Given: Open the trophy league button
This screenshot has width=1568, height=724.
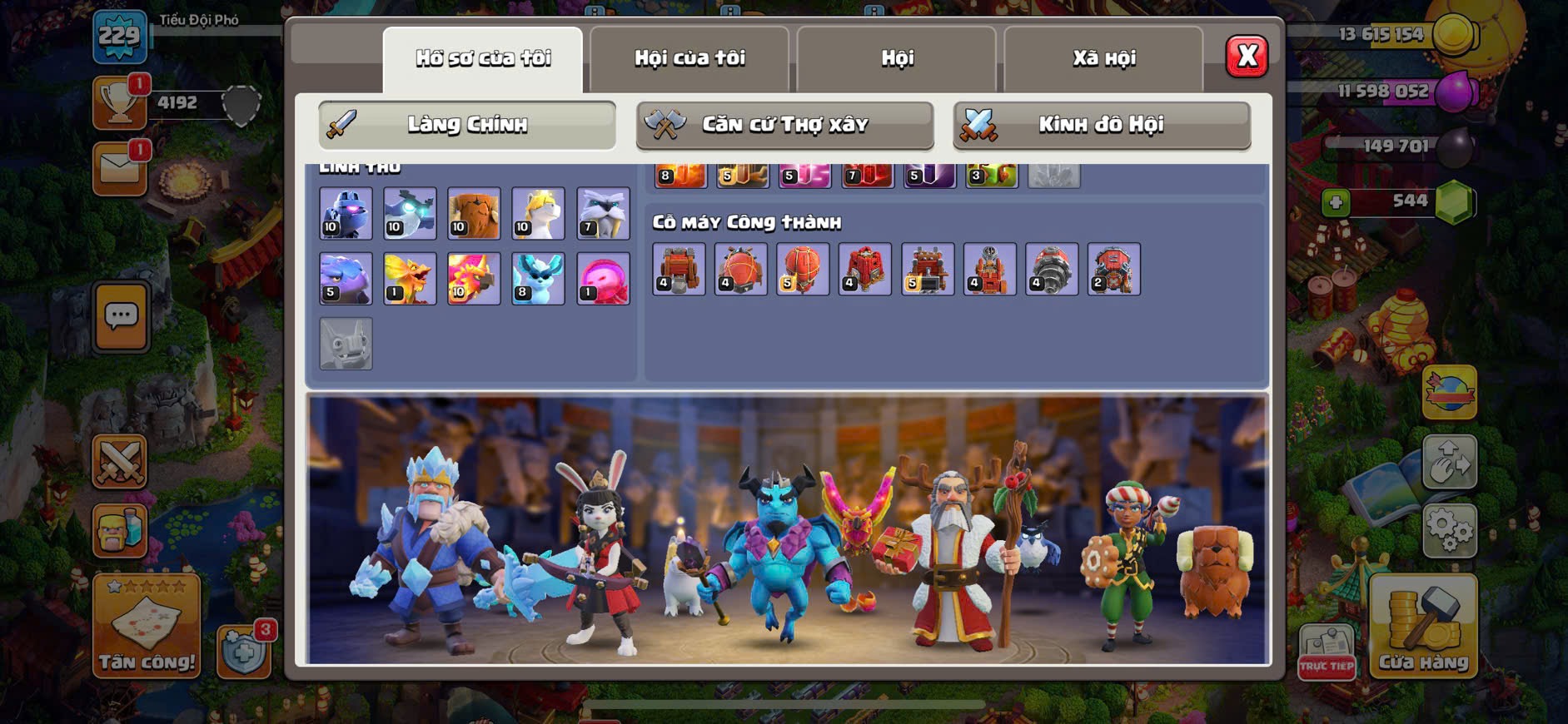Looking at the screenshot, I should (x=120, y=102).
